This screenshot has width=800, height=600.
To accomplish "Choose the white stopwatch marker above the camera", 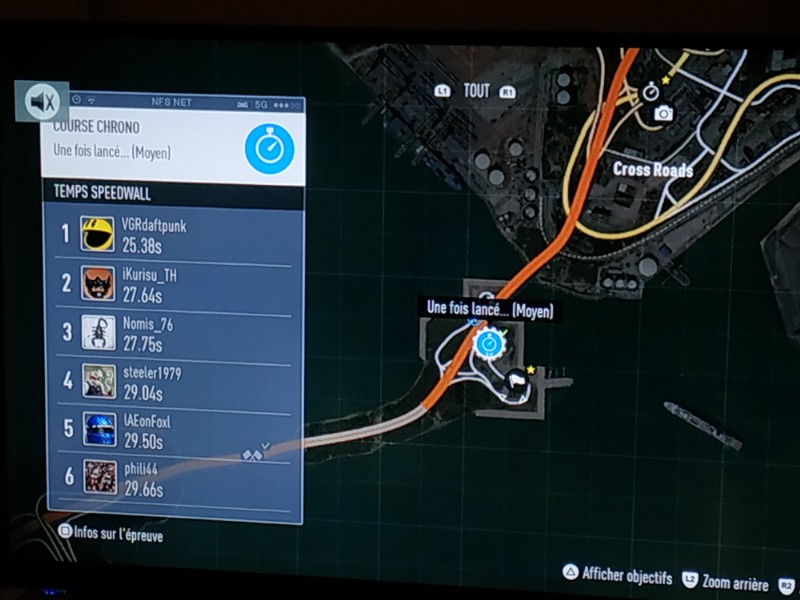I will click(x=651, y=92).
